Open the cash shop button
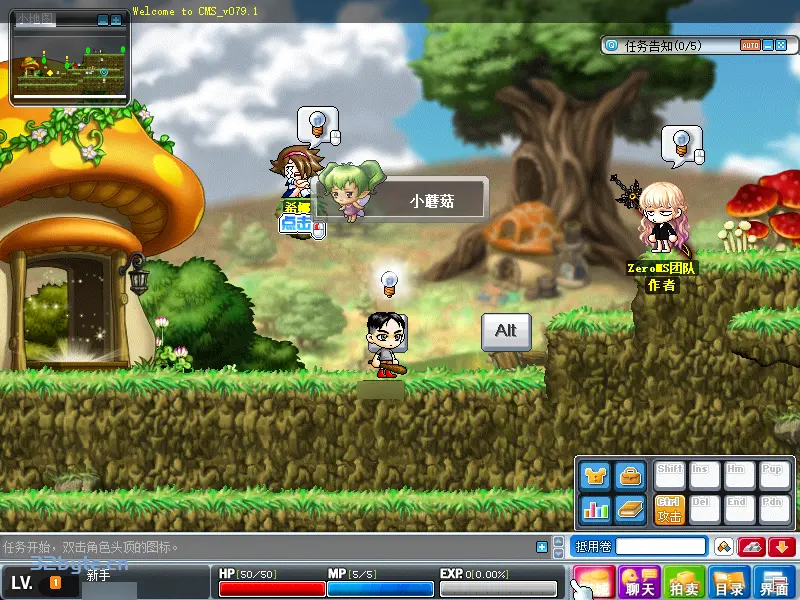This screenshot has width=800, height=600. [594, 581]
